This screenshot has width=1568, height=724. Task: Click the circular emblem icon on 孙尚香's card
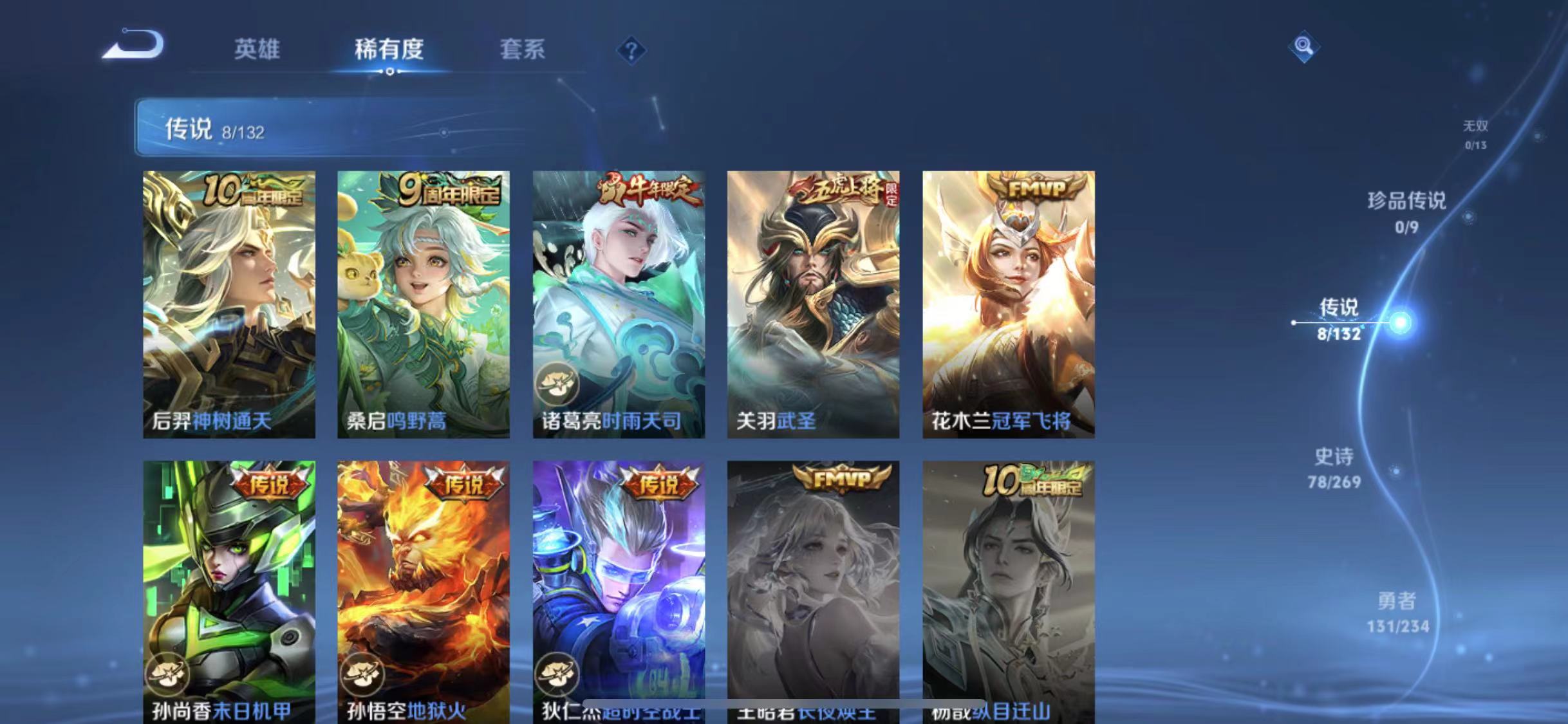click(x=169, y=676)
